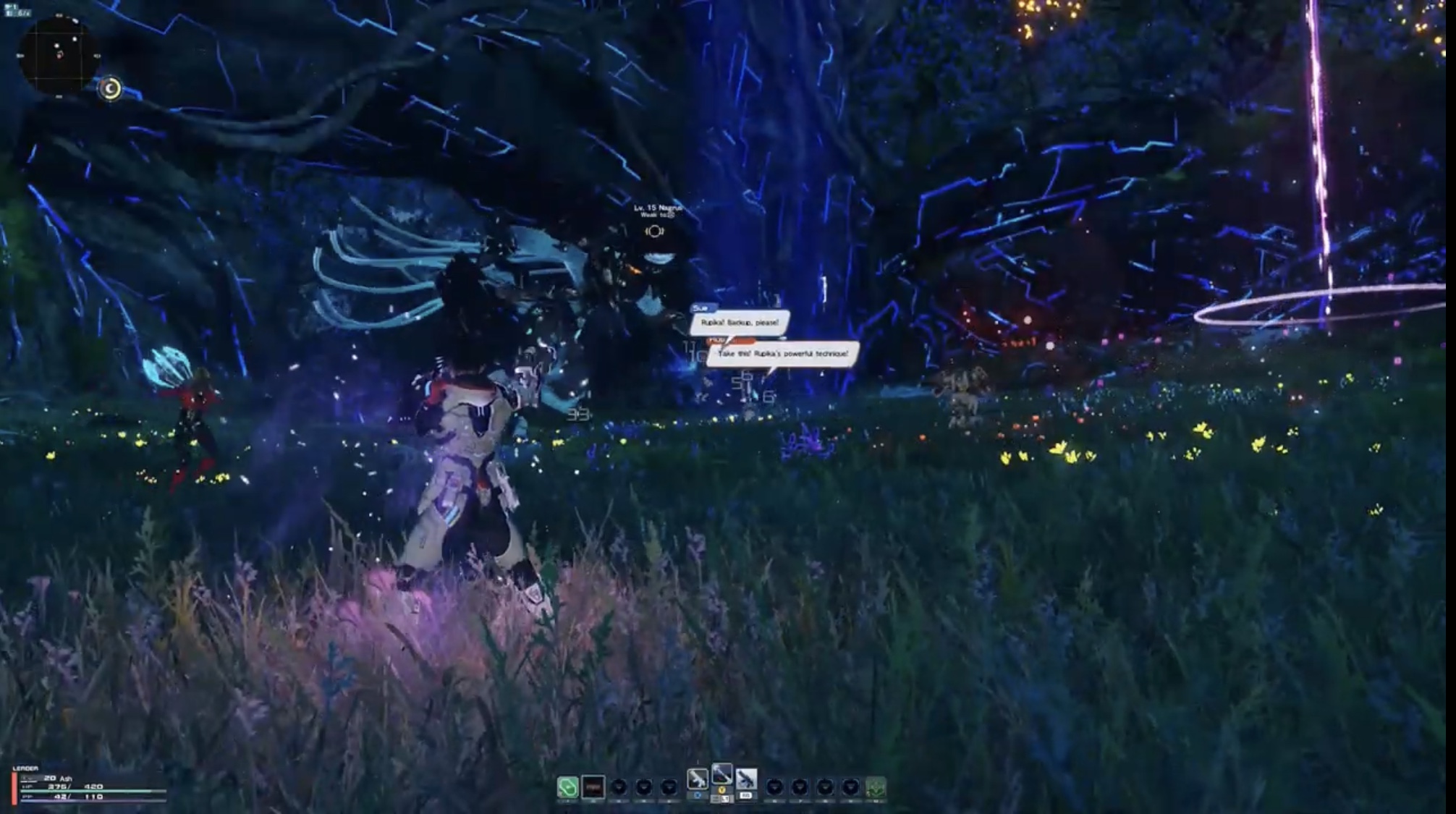Click the green emblem slot ending the hotbar
The image size is (1456, 814).
coord(876,787)
